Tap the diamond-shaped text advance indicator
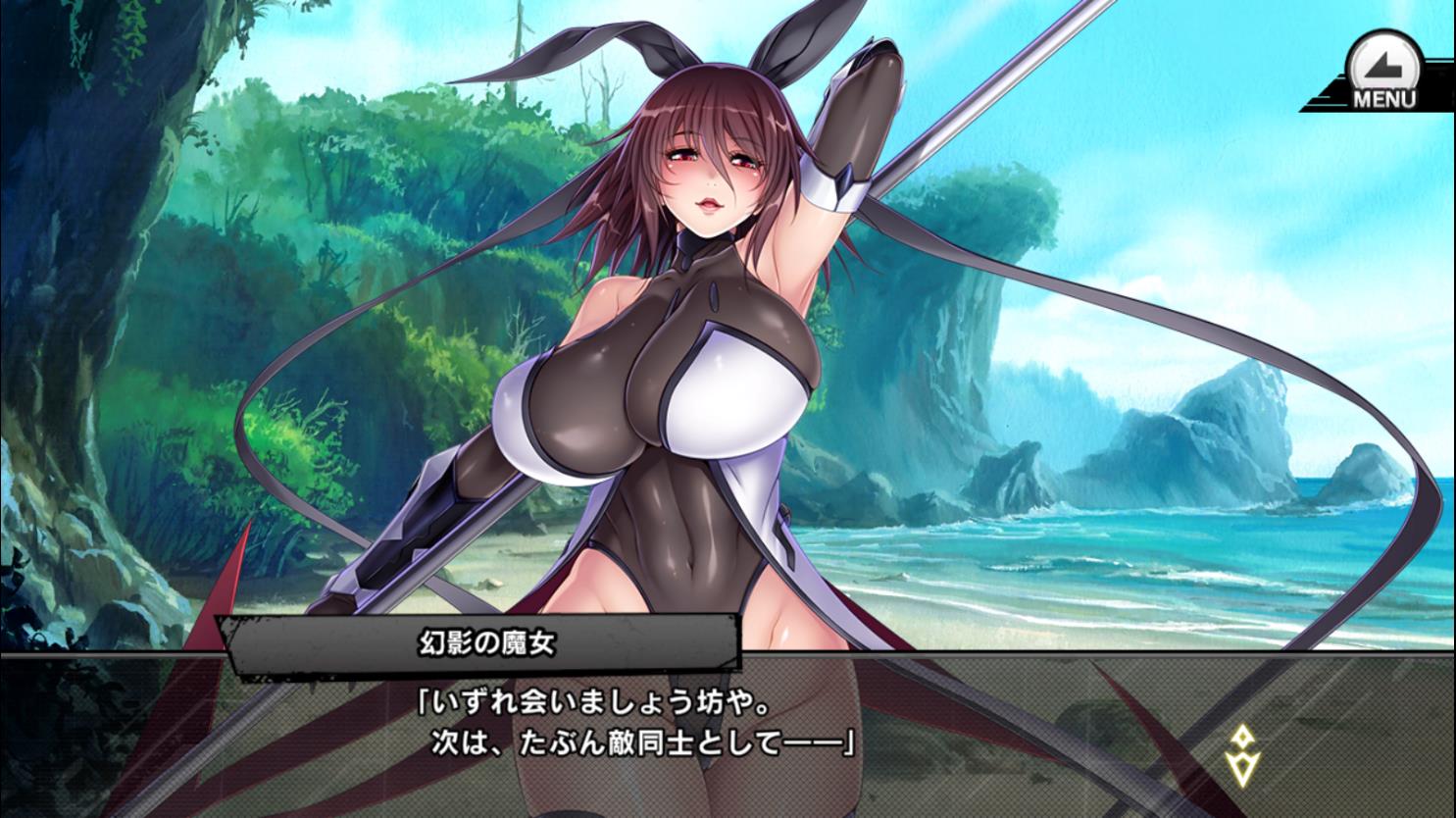 click(1243, 735)
